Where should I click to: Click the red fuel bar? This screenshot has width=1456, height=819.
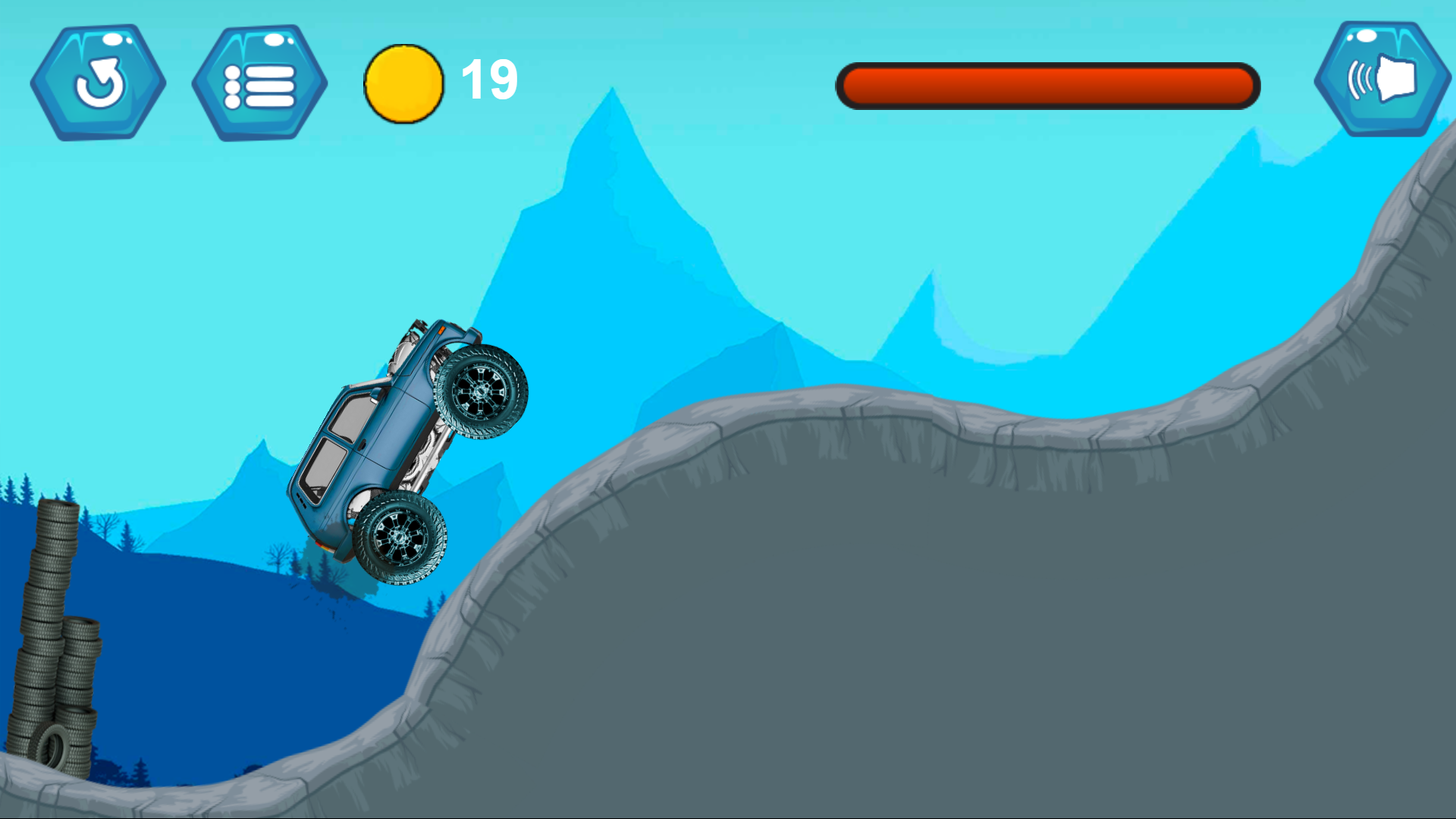coord(1046,86)
